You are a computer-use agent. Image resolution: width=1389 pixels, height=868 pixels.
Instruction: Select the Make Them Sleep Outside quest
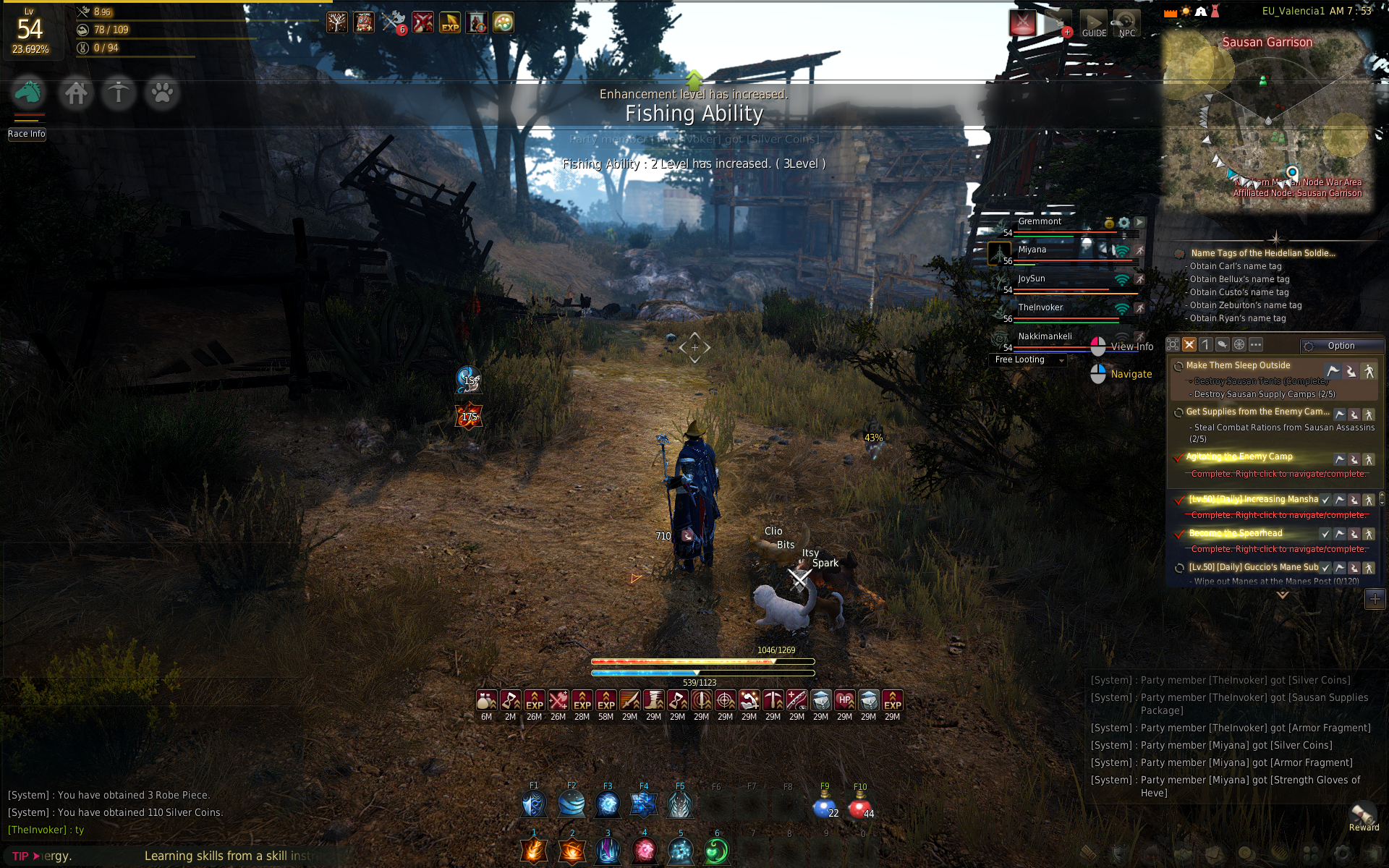[1238, 365]
